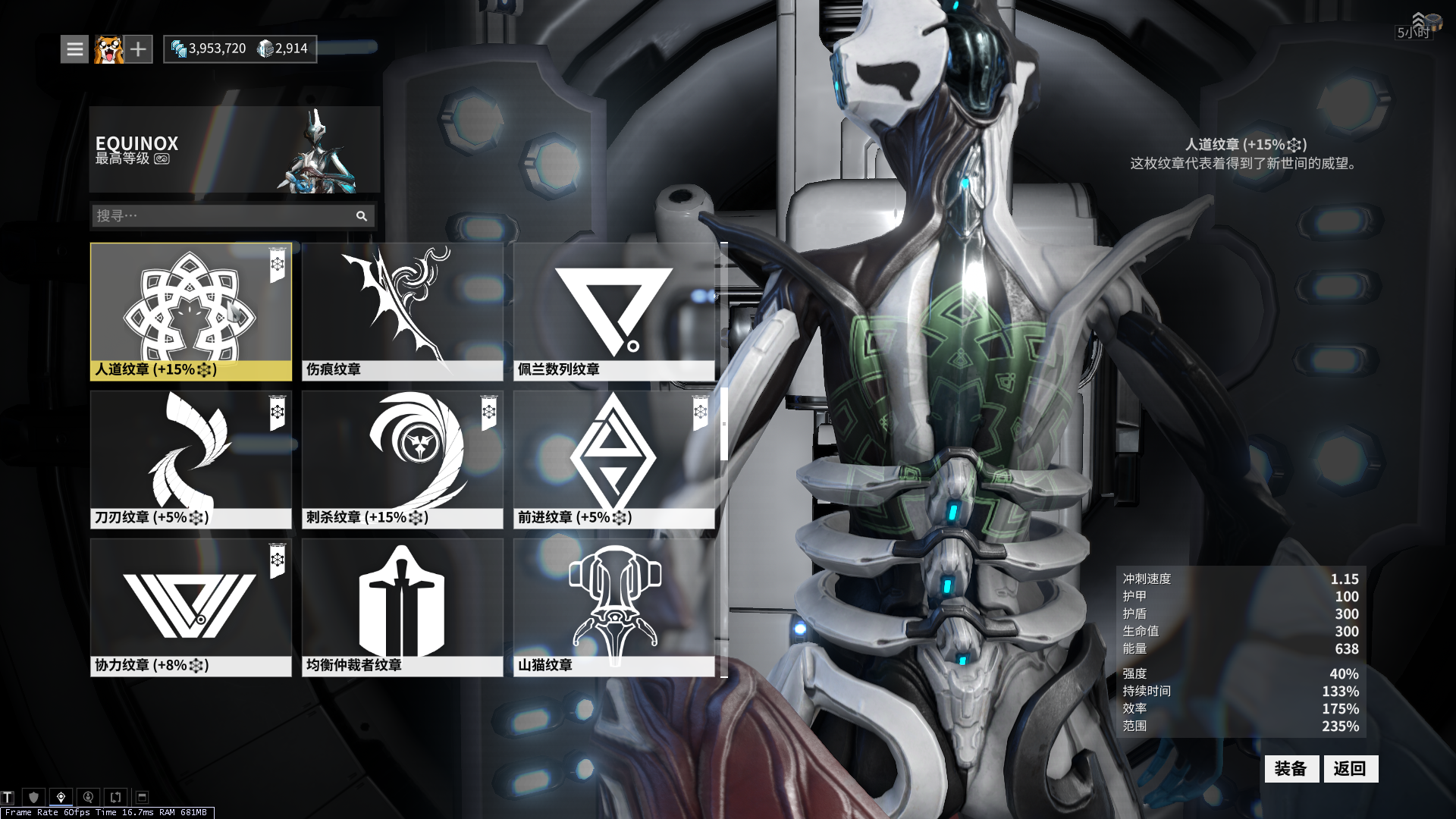Click the rotate/refresh icon in bottom toolbar
1456x819 pixels.
click(115, 797)
